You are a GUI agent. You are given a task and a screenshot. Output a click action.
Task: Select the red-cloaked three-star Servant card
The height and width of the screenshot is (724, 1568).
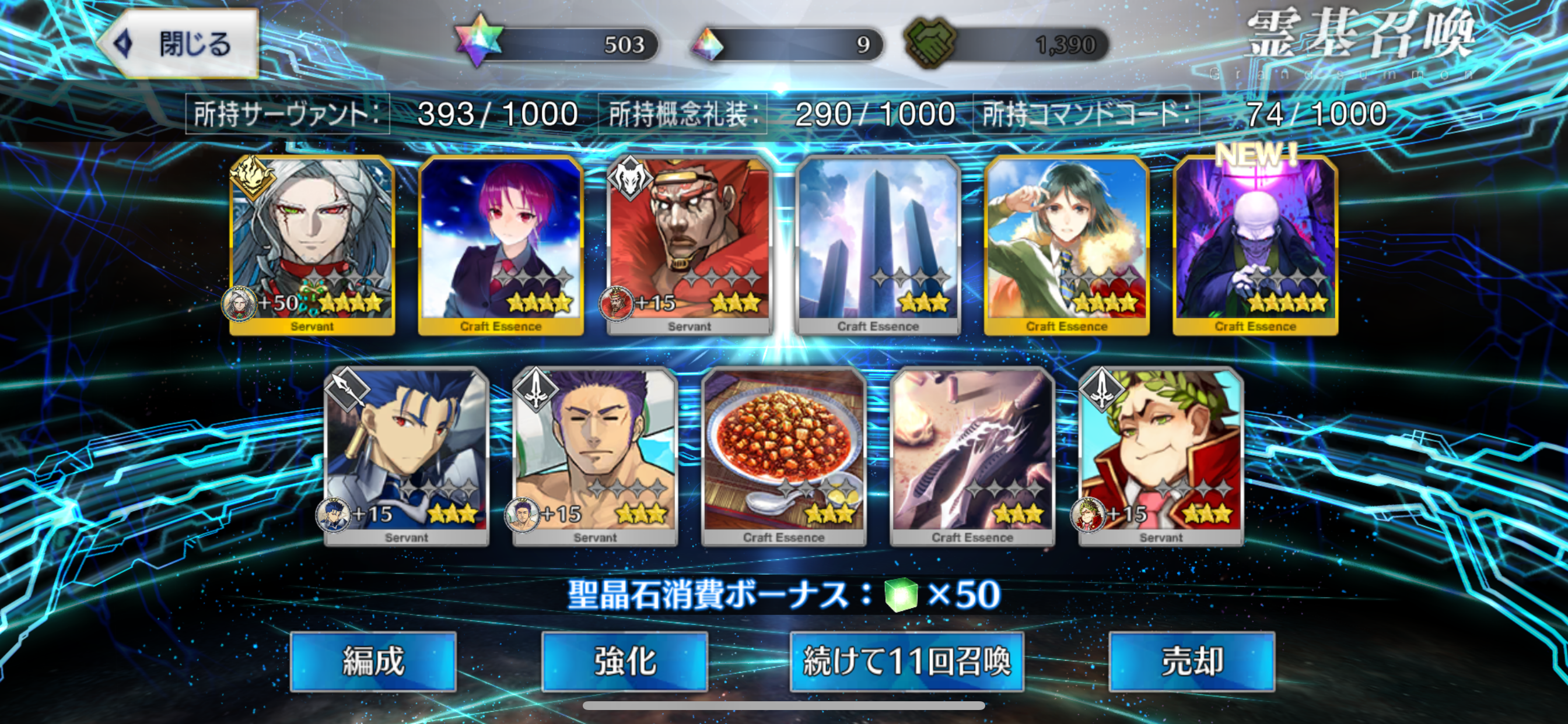689,243
